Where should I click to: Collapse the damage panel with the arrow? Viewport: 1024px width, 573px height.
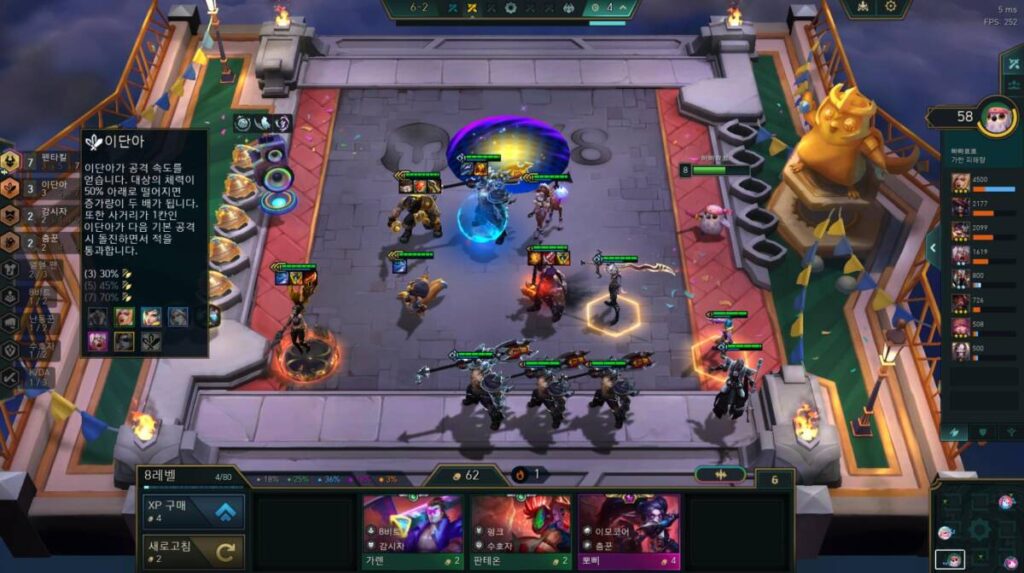point(933,246)
